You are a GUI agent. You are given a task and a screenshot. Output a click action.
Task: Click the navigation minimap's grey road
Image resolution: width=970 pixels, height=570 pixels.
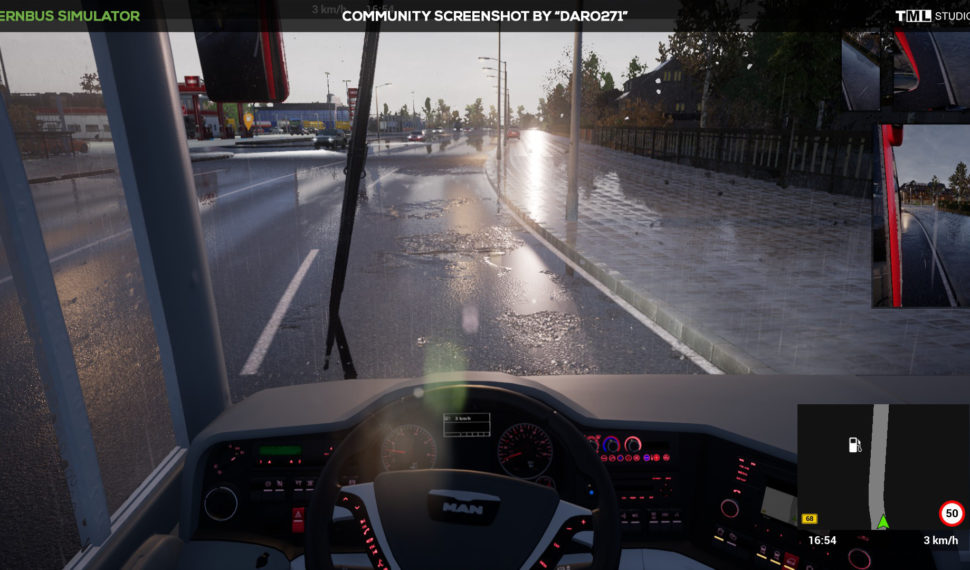pyautogui.click(x=878, y=460)
